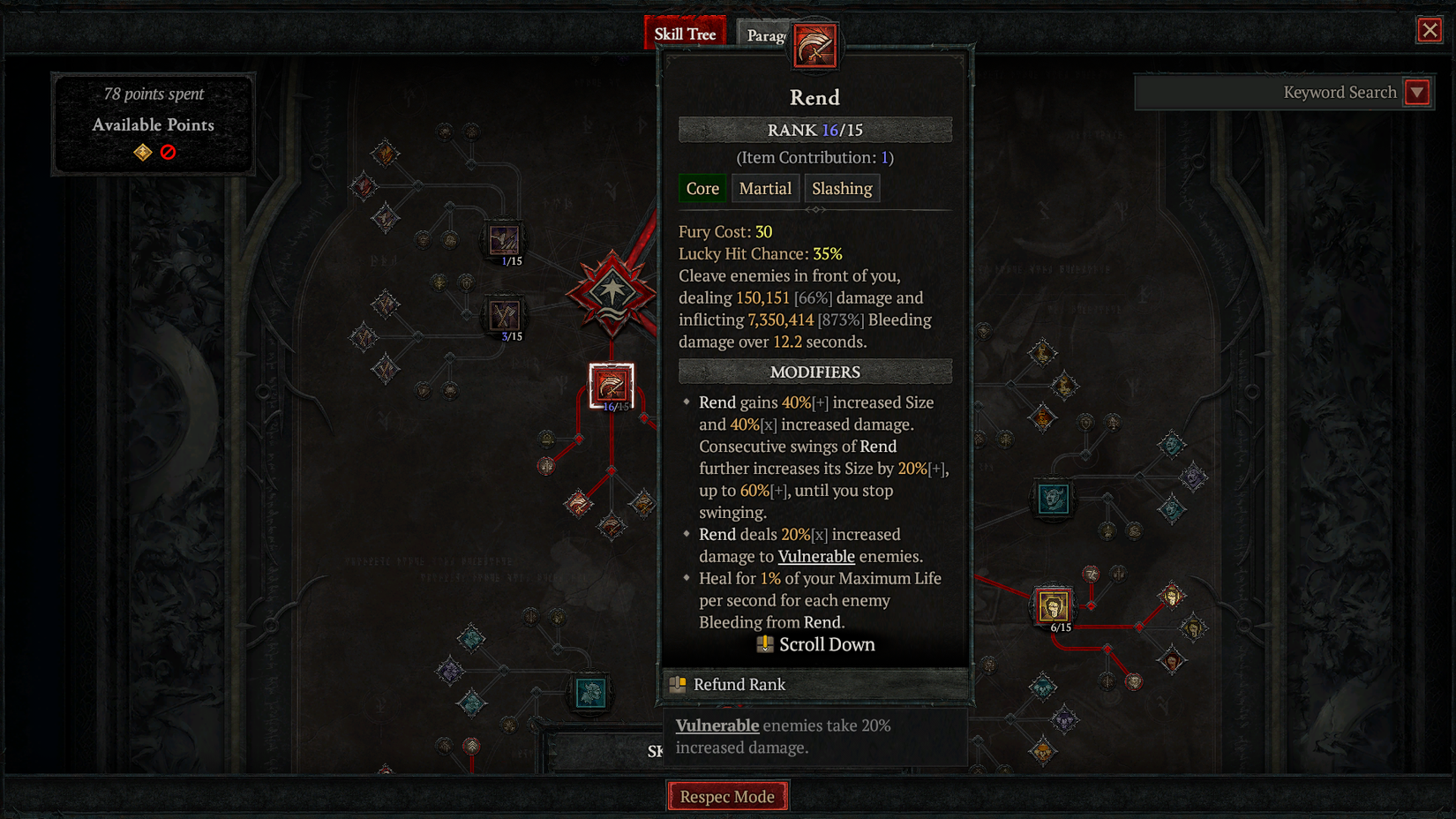Image resolution: width=1456 pixels, height=819 pixels.
Task: Click the Vulnerable keyword link
Action: [815, 556]
